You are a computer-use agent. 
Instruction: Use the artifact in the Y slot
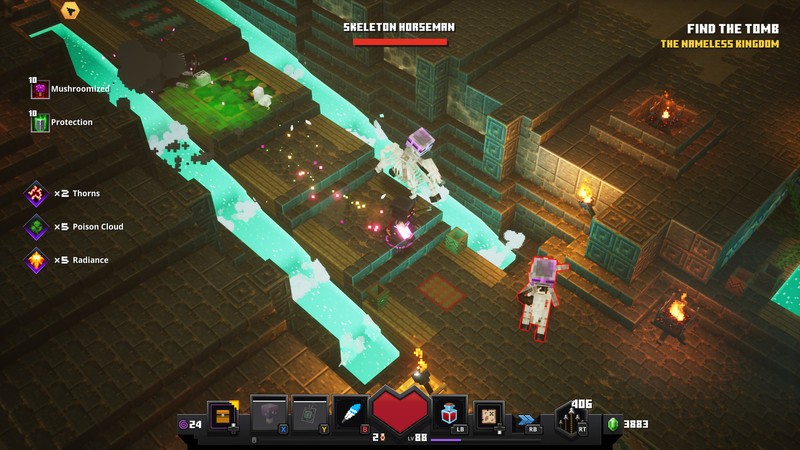click(x=309, y=414)
